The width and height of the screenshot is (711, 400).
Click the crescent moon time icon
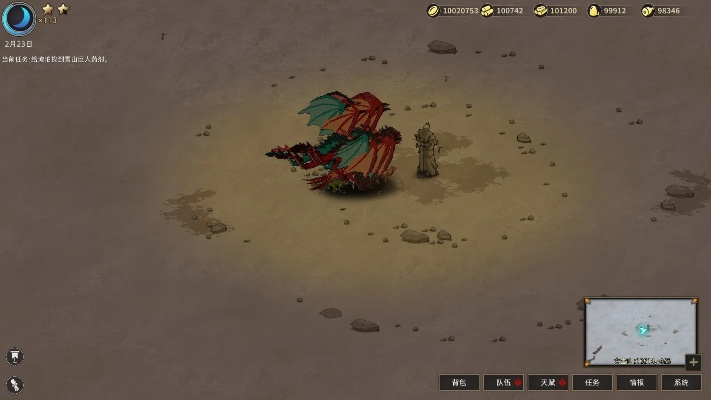tap(18, 18)
